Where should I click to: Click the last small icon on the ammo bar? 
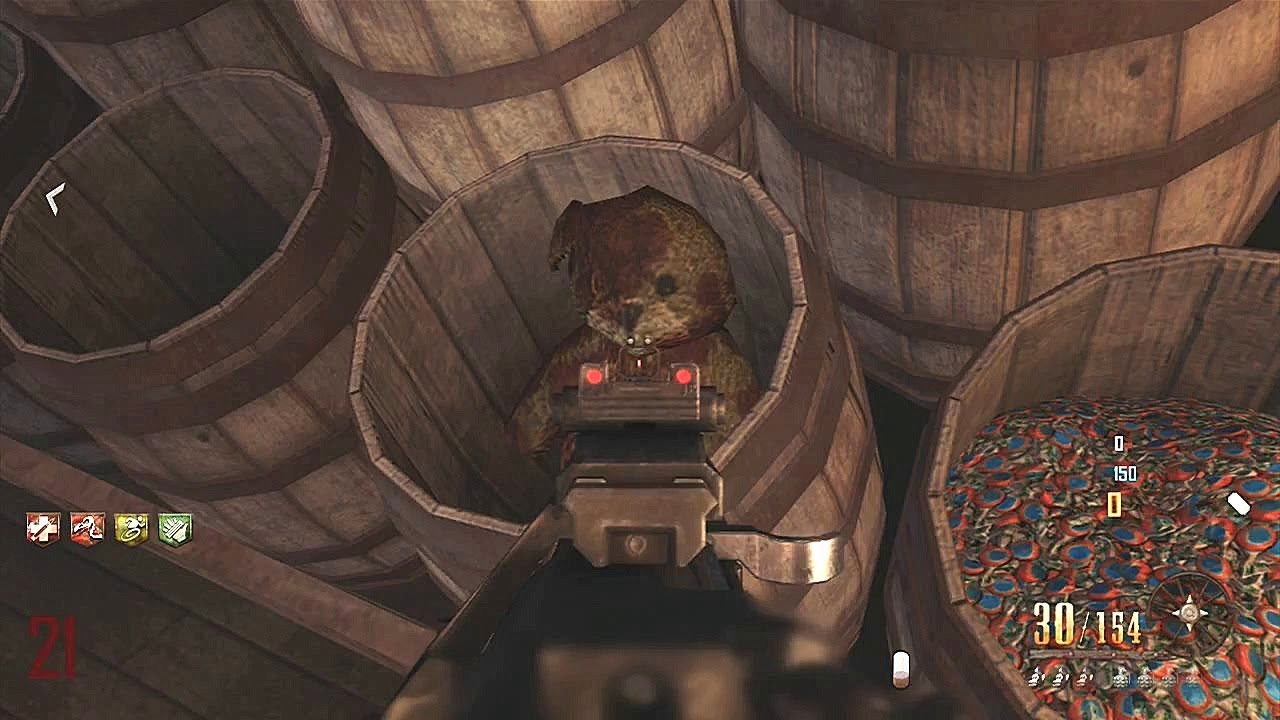(1193, 678)
